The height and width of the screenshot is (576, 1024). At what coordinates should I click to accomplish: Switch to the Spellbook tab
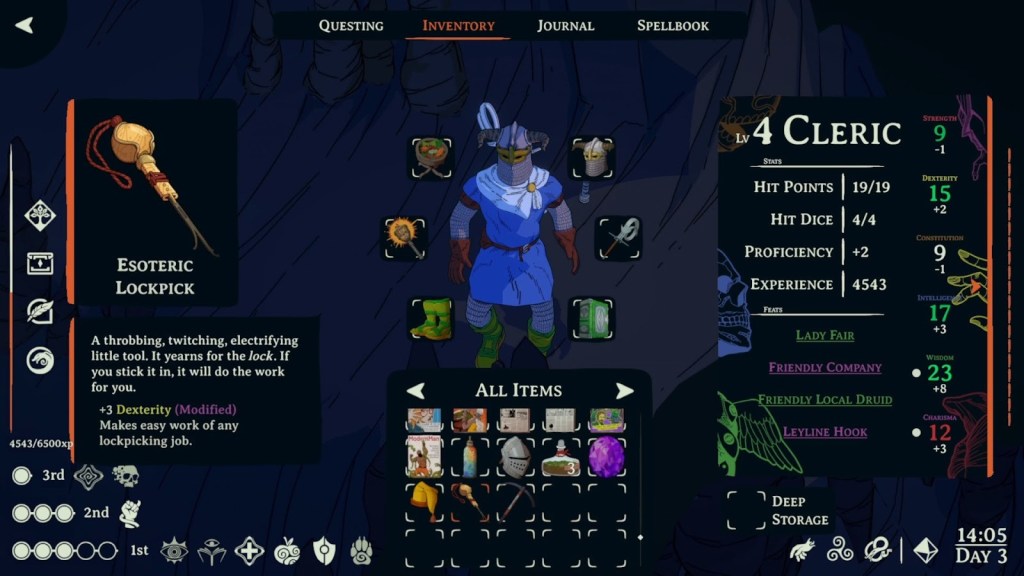pyautogui.click(x=673, y=25)
